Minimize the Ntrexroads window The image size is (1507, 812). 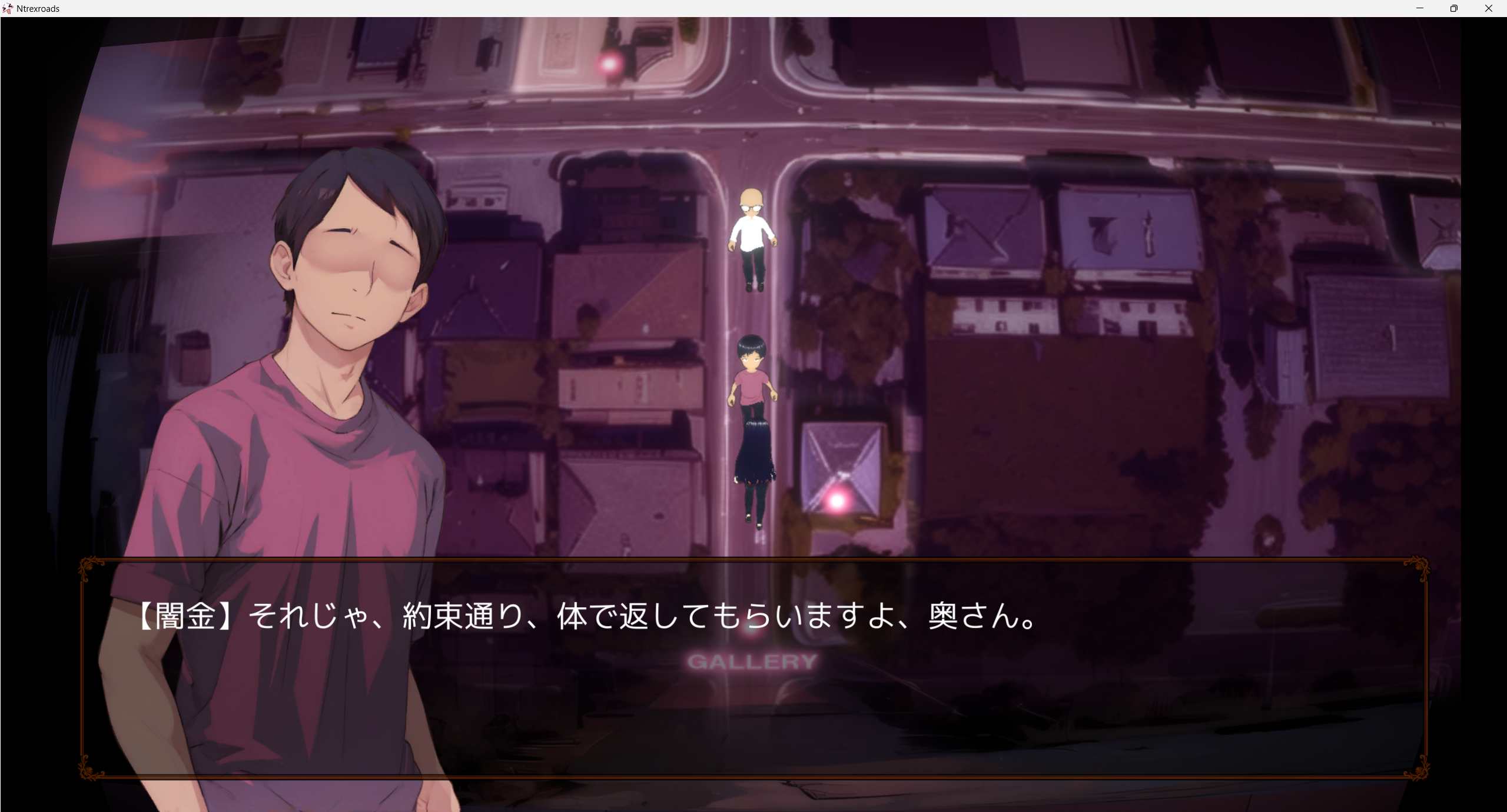pyautogui.click(x=1420, y=8)
